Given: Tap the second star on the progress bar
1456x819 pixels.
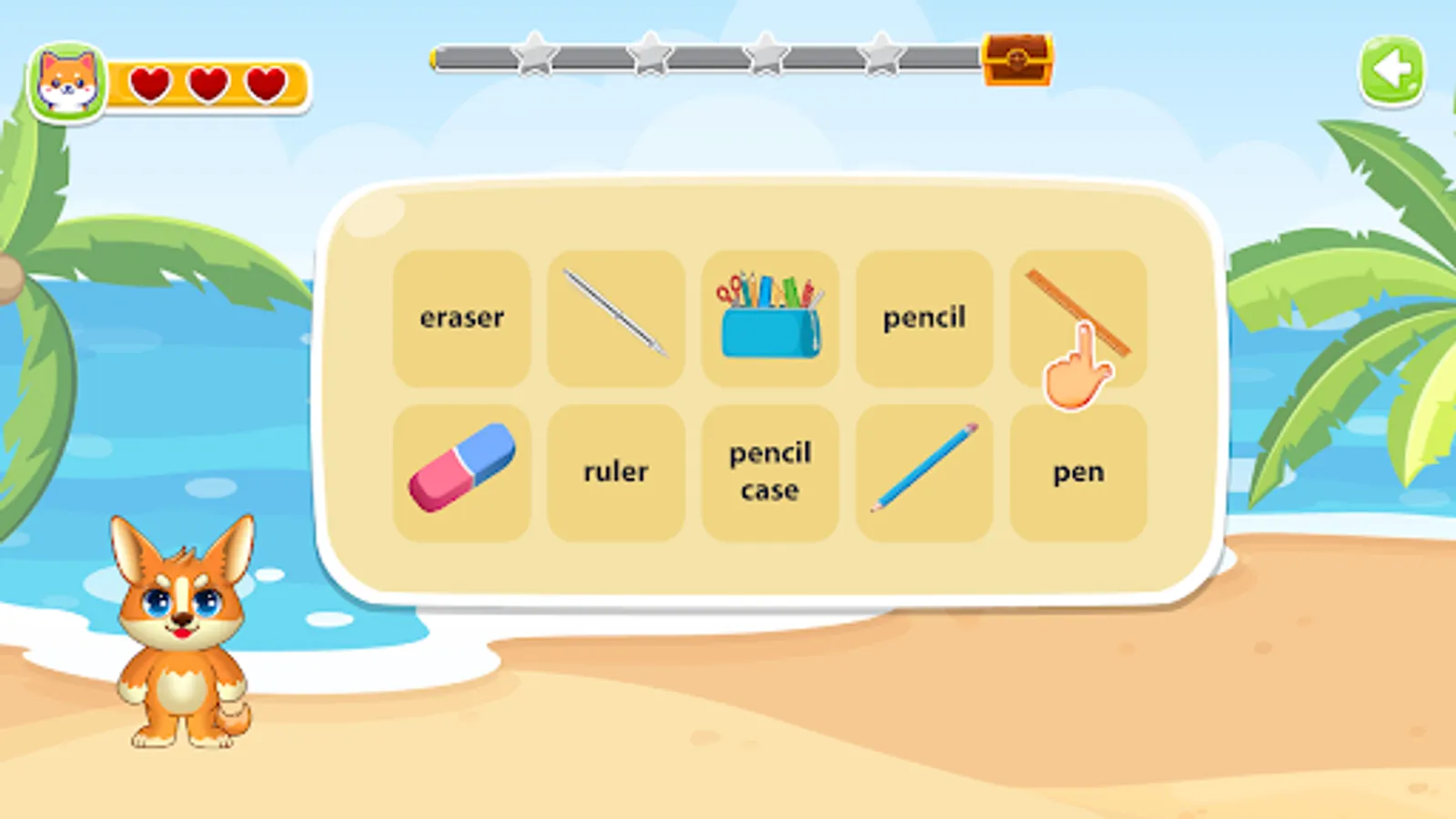Looking at the screenshot, I should [x=652, y=56].
